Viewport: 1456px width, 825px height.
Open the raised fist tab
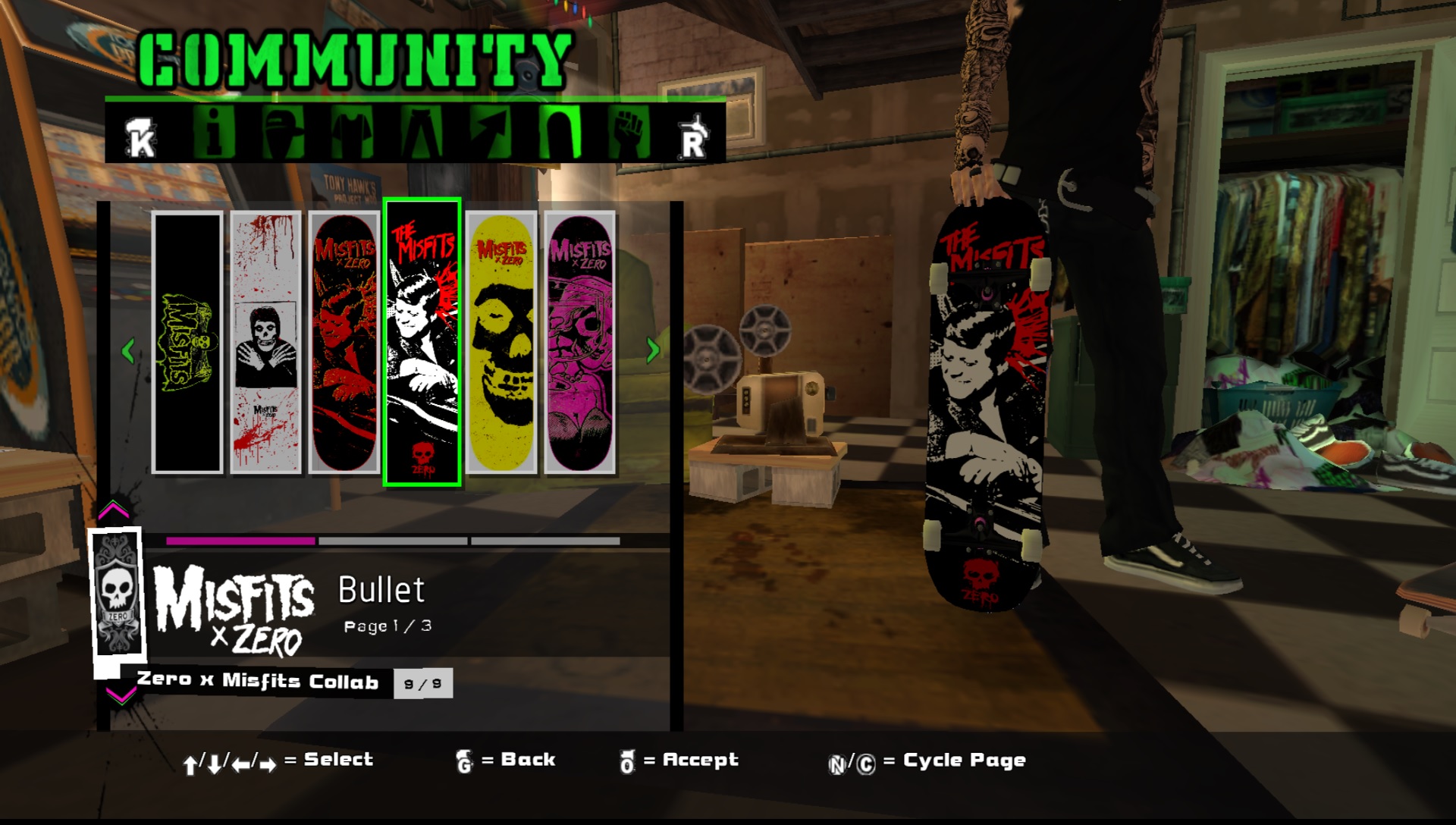click(x=629, y=132)
